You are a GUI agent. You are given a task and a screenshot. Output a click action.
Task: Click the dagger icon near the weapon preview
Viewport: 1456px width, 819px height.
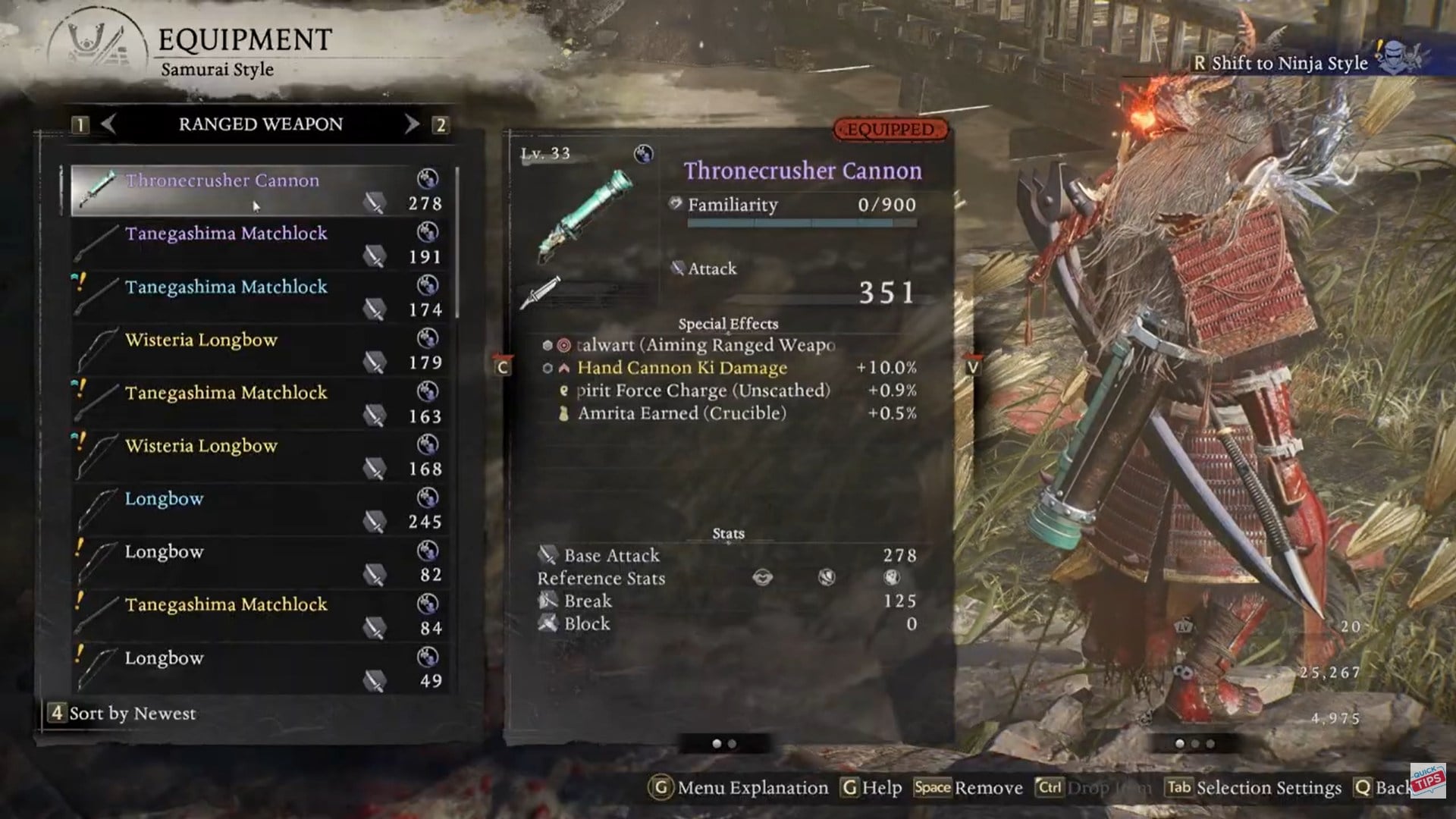coord(544,290)
